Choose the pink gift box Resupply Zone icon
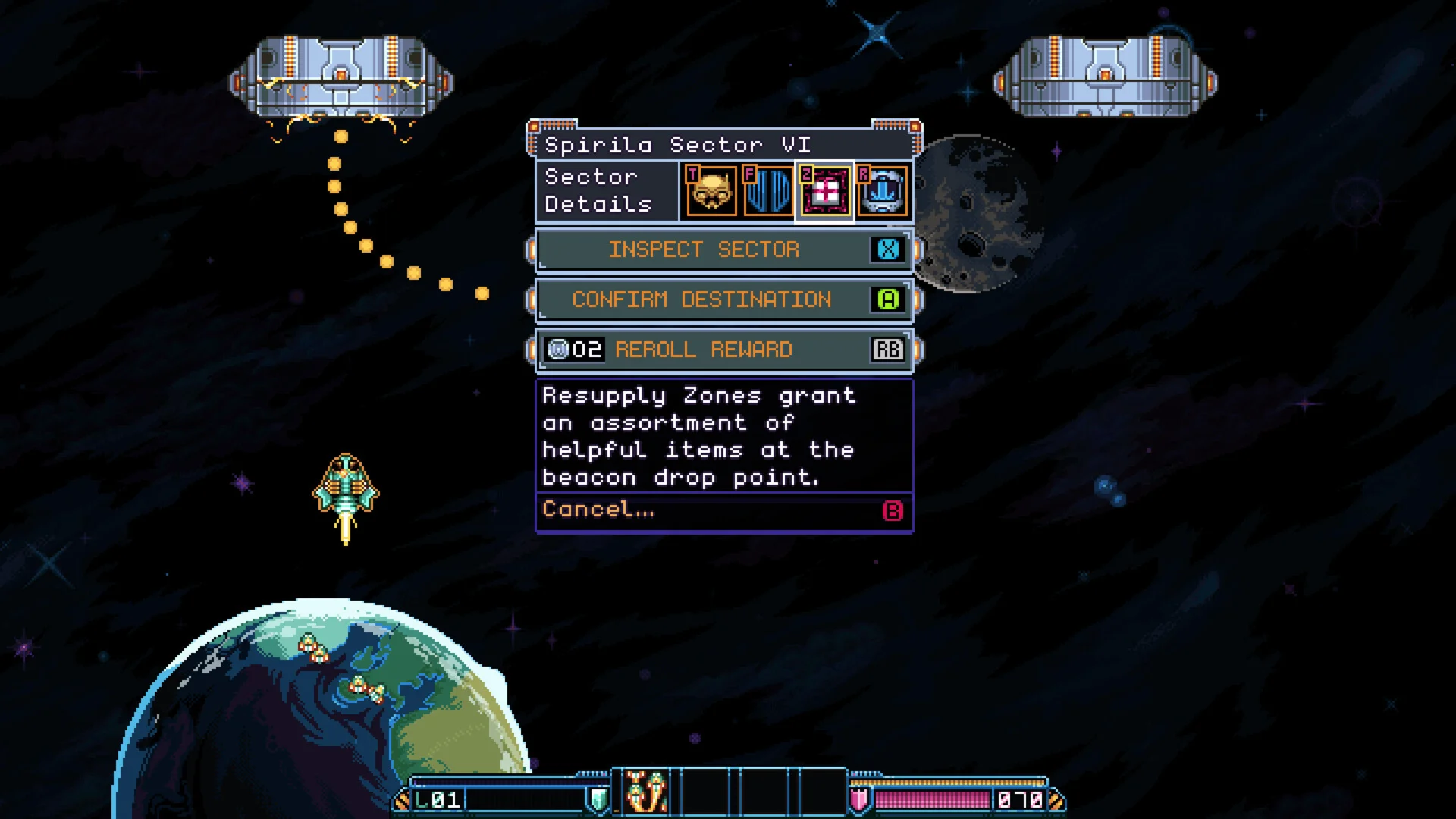 click(x=825, y=191)
